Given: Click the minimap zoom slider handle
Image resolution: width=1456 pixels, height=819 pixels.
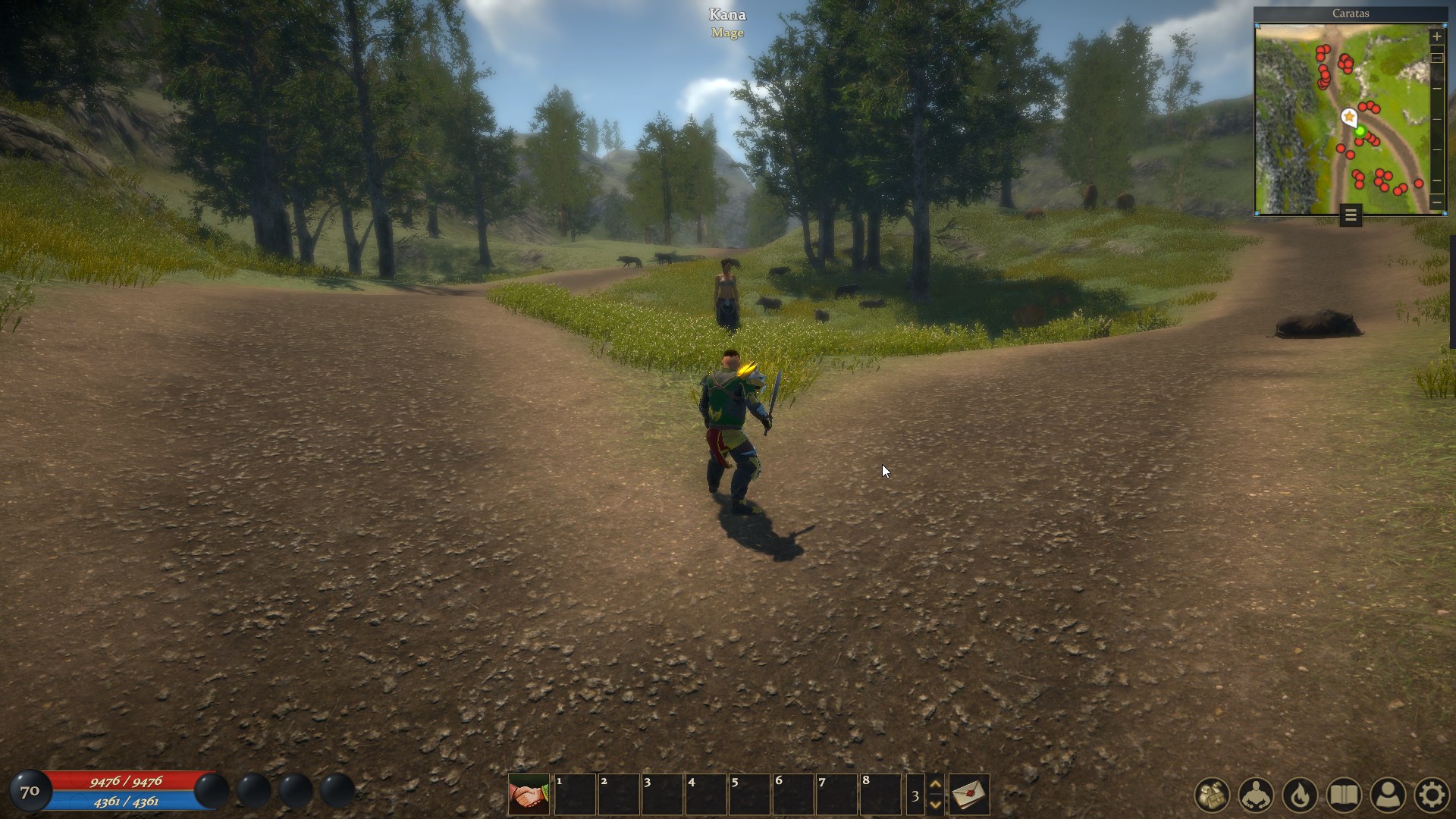Looking at the screenshot, I should 1436,58.
